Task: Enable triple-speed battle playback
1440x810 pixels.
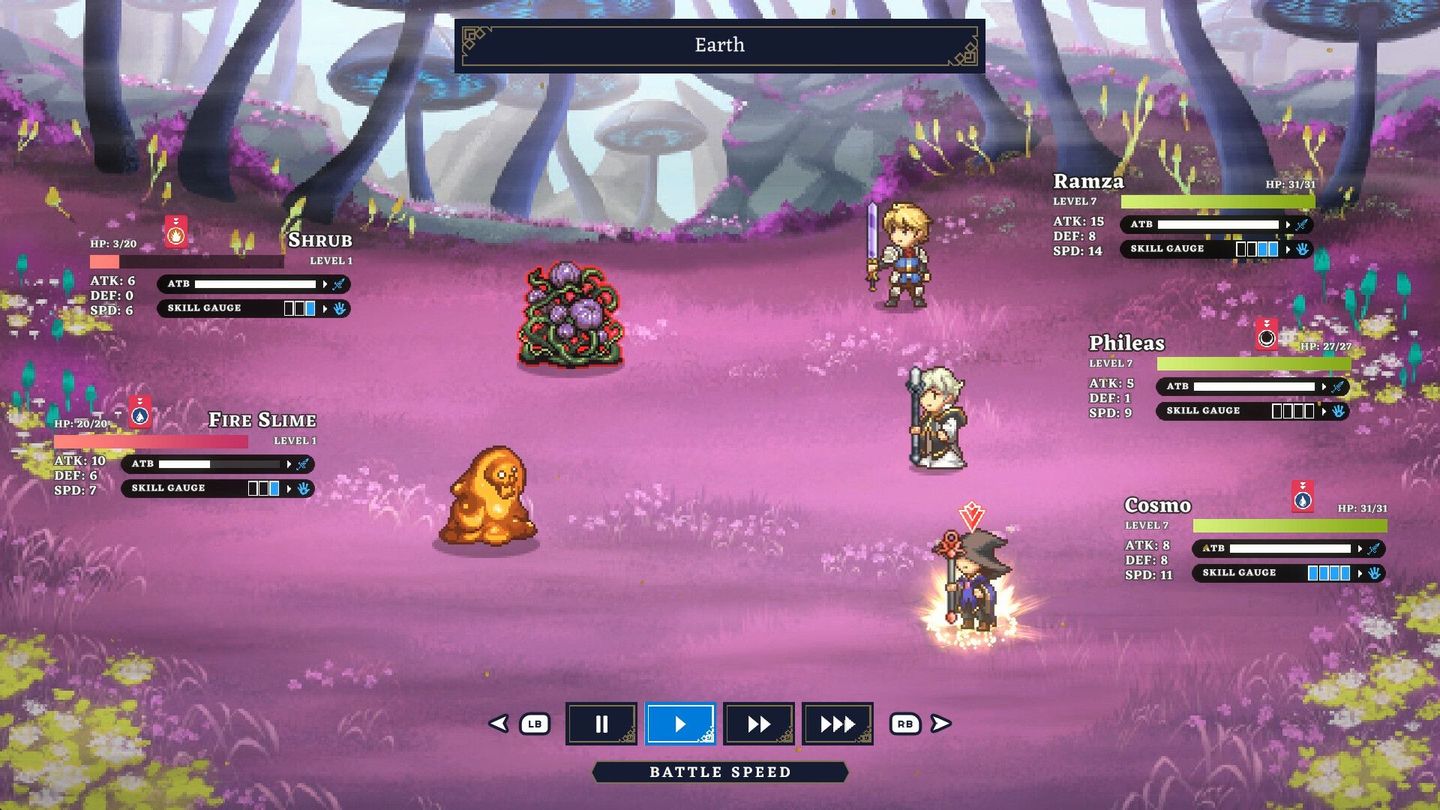Action: coord(838,723)
